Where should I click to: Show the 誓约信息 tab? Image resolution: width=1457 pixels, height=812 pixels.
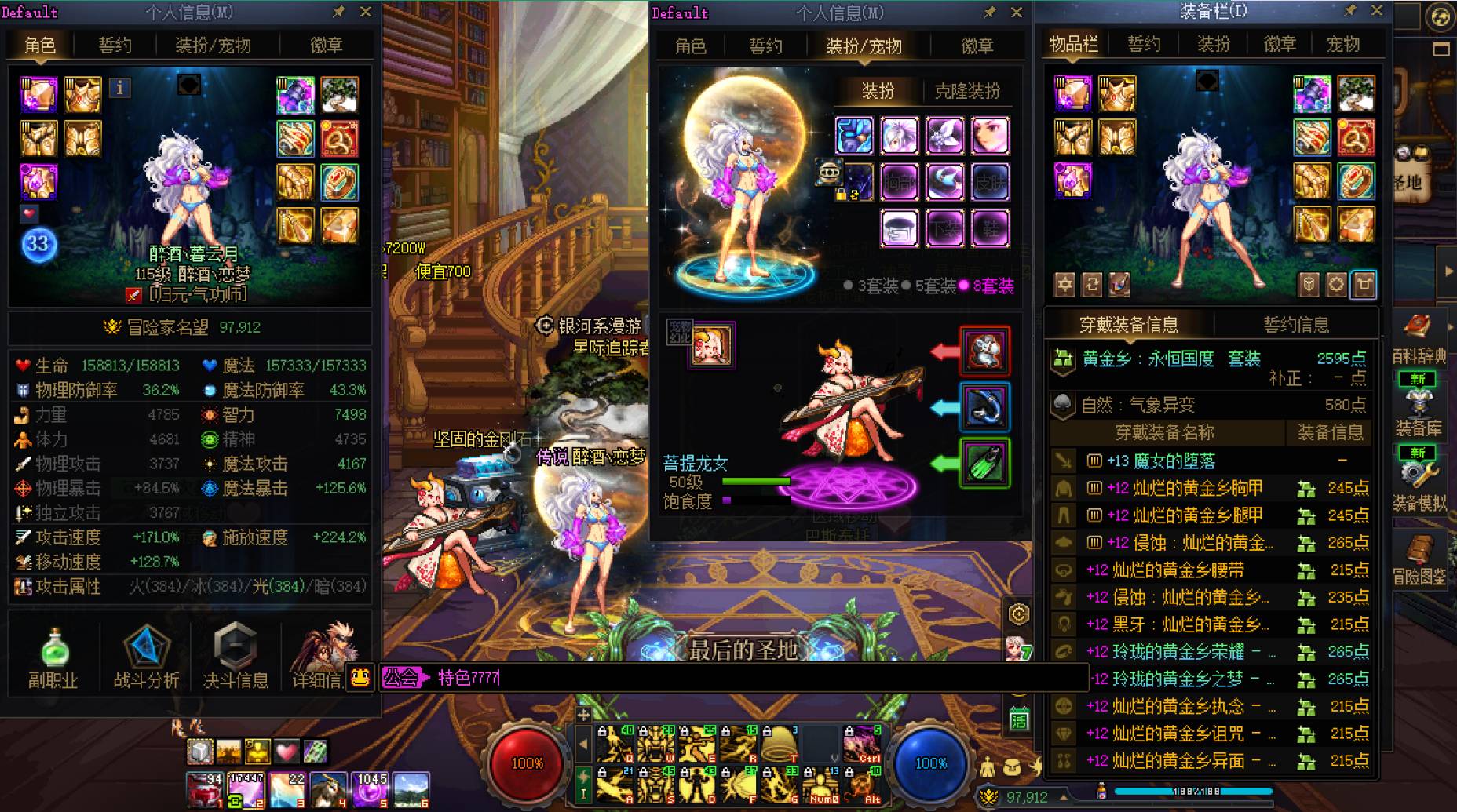click(1296, 324)
